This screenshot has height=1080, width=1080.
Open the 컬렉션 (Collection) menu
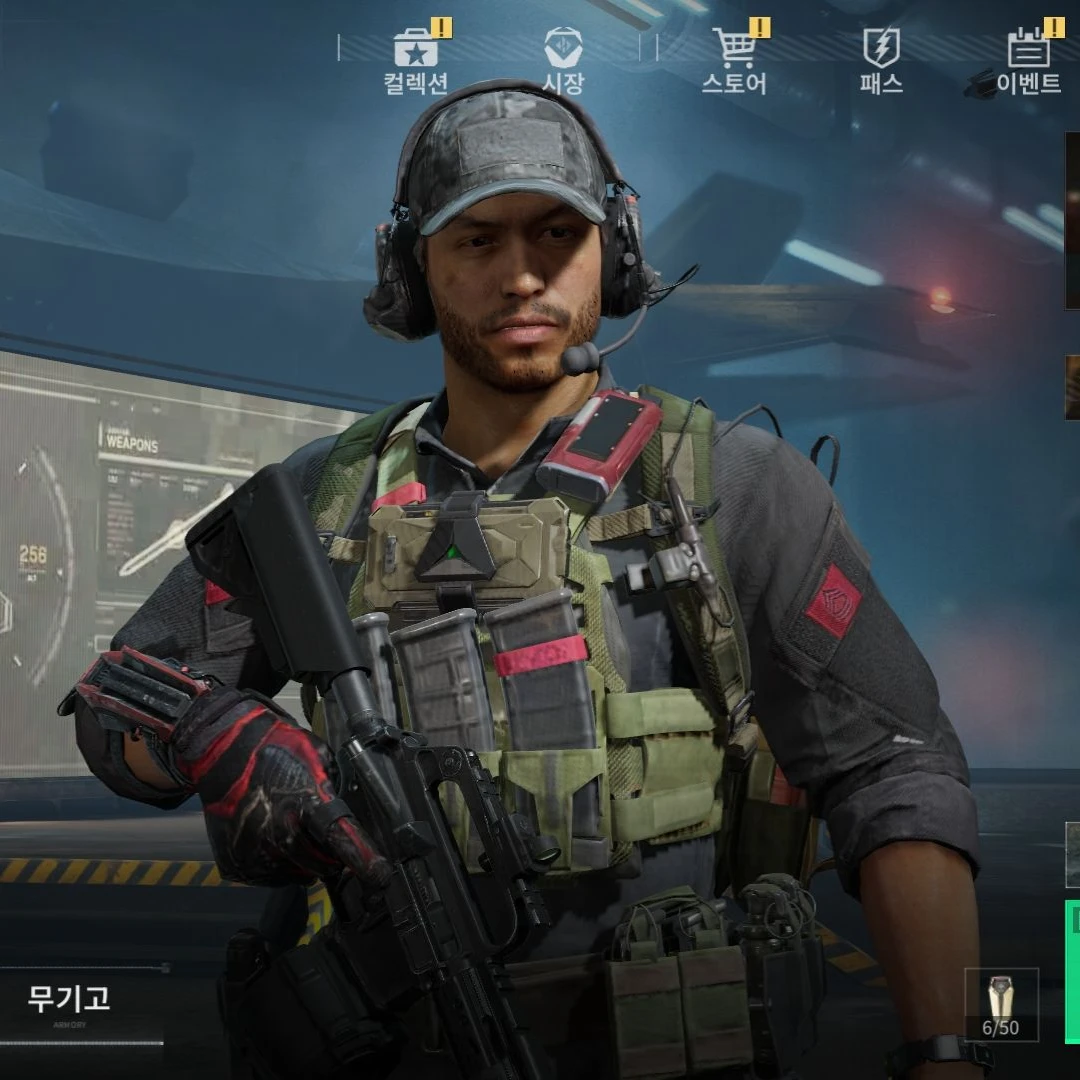click(416, 60)
